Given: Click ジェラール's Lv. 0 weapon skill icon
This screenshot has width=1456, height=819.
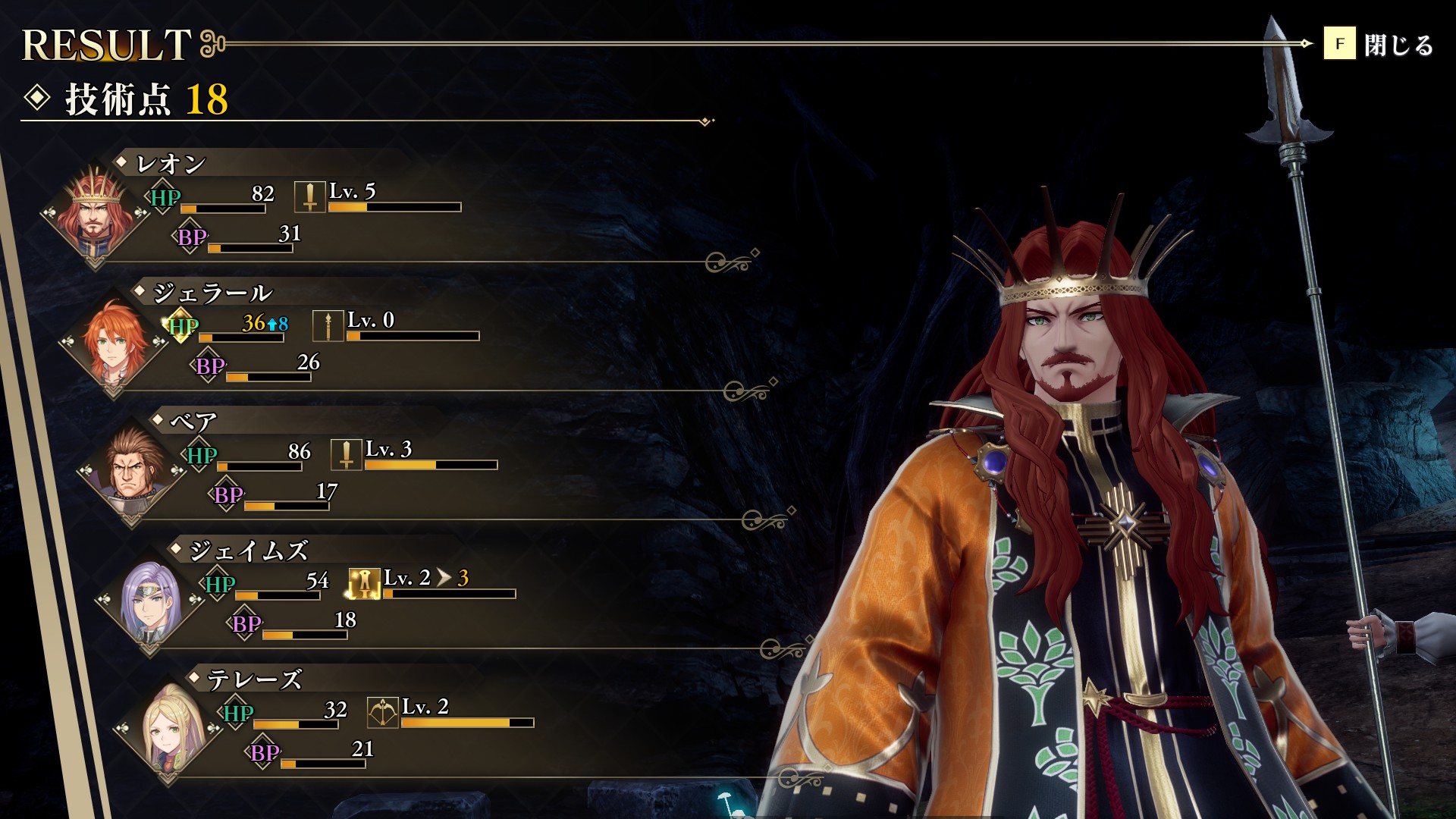Looking at the screenshot, I should [x=328, y=326].
